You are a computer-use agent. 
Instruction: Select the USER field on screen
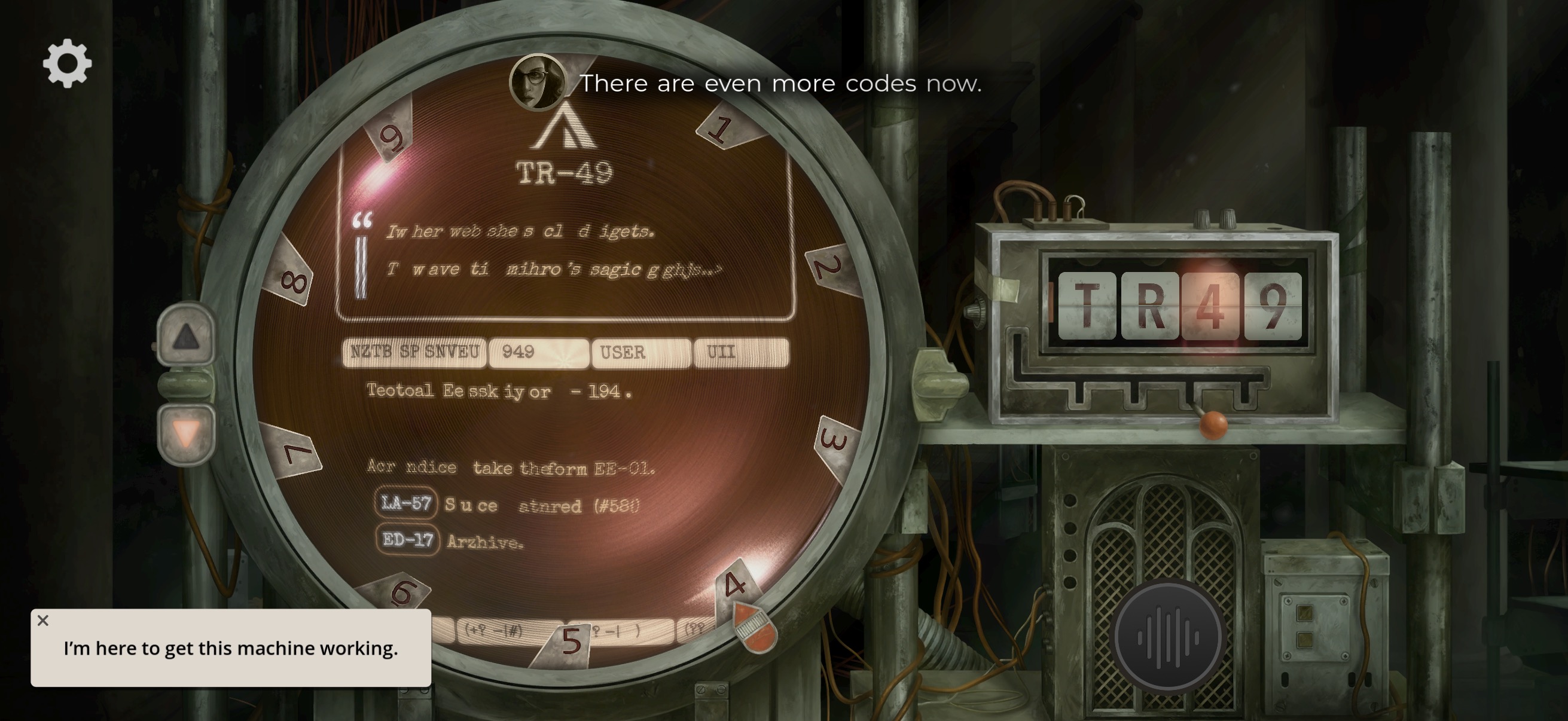pyautogui.click(x=641, y=352)
